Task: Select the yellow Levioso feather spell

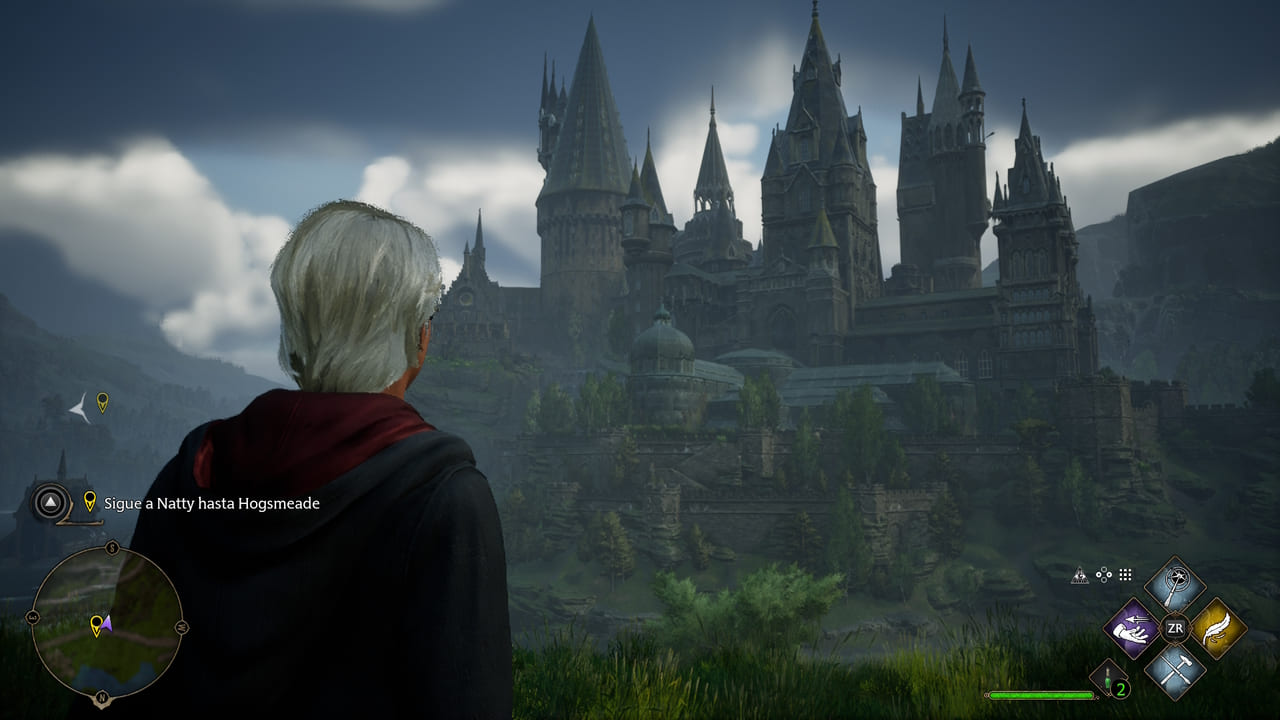Action: click(1219, 629)
